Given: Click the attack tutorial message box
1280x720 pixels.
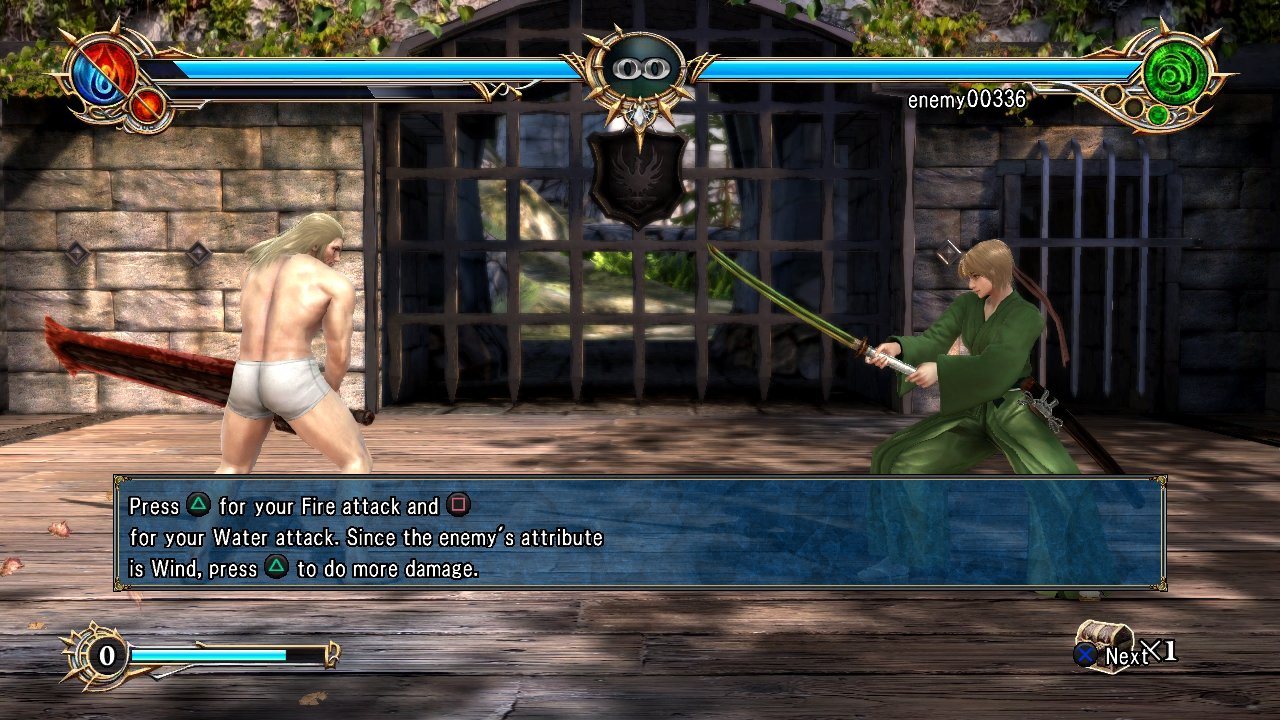Looking at the screenshot, I should click(640, 533).
